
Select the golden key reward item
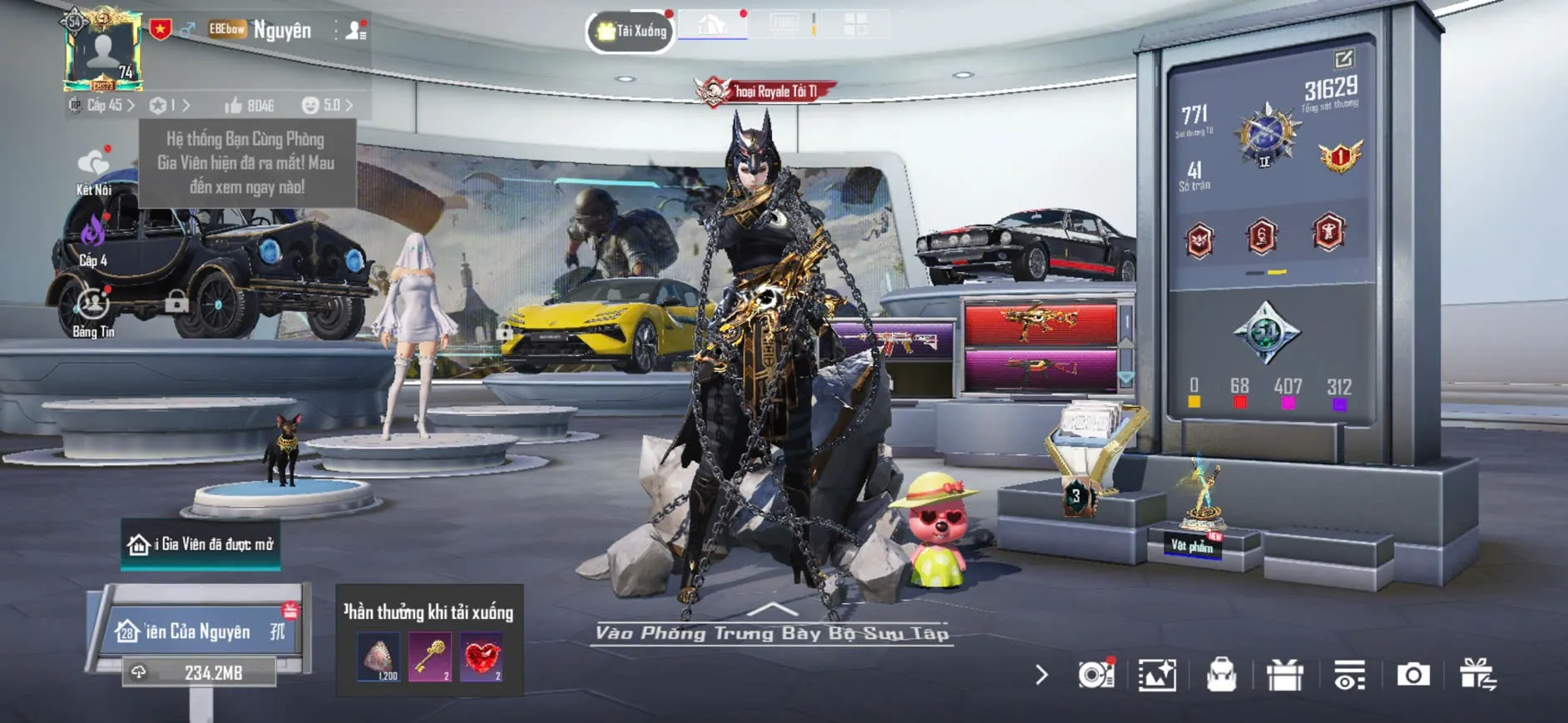point(430,657)
